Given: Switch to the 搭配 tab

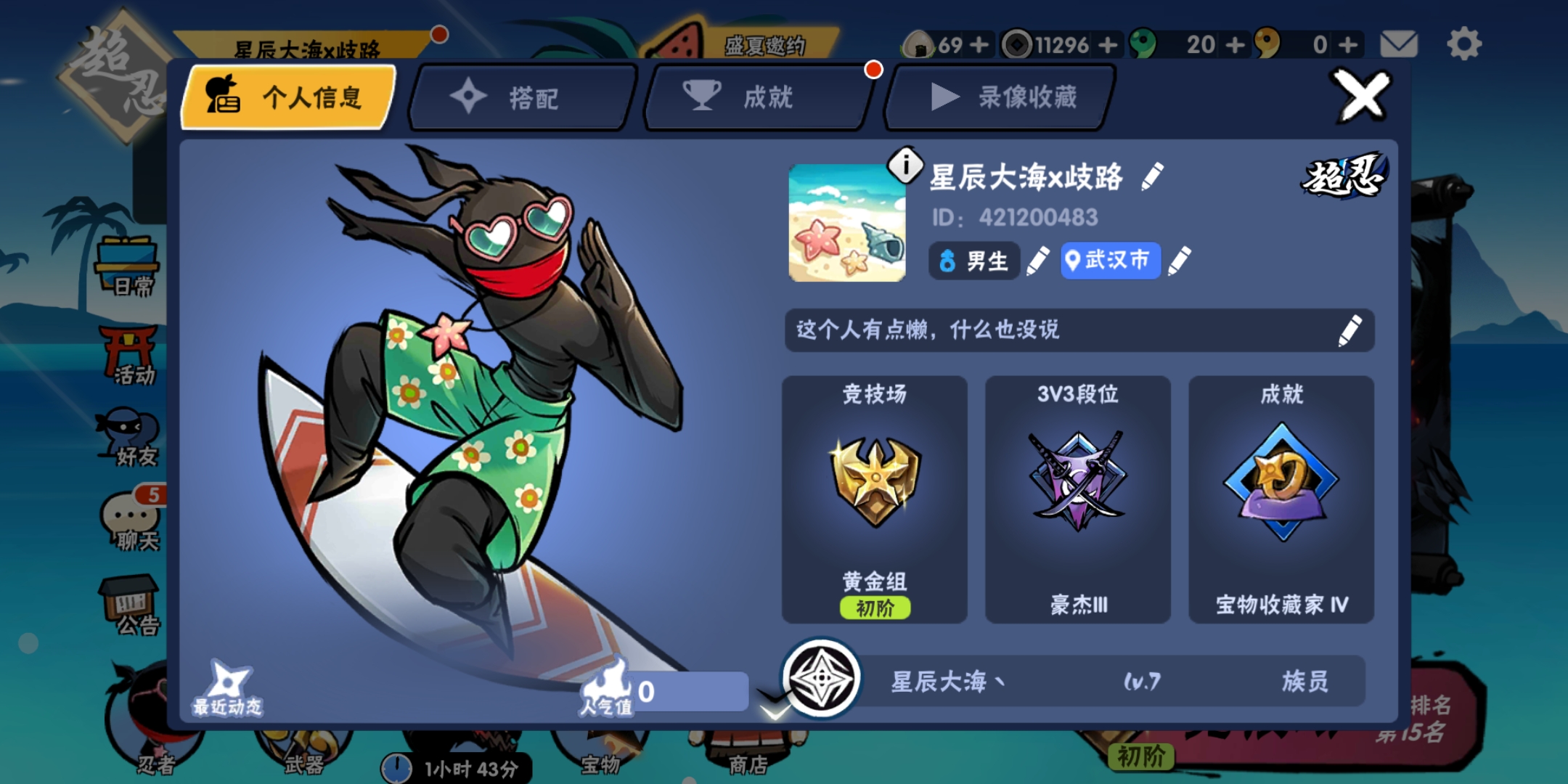Looking at the screenshot, I should (x=518, y=98).
